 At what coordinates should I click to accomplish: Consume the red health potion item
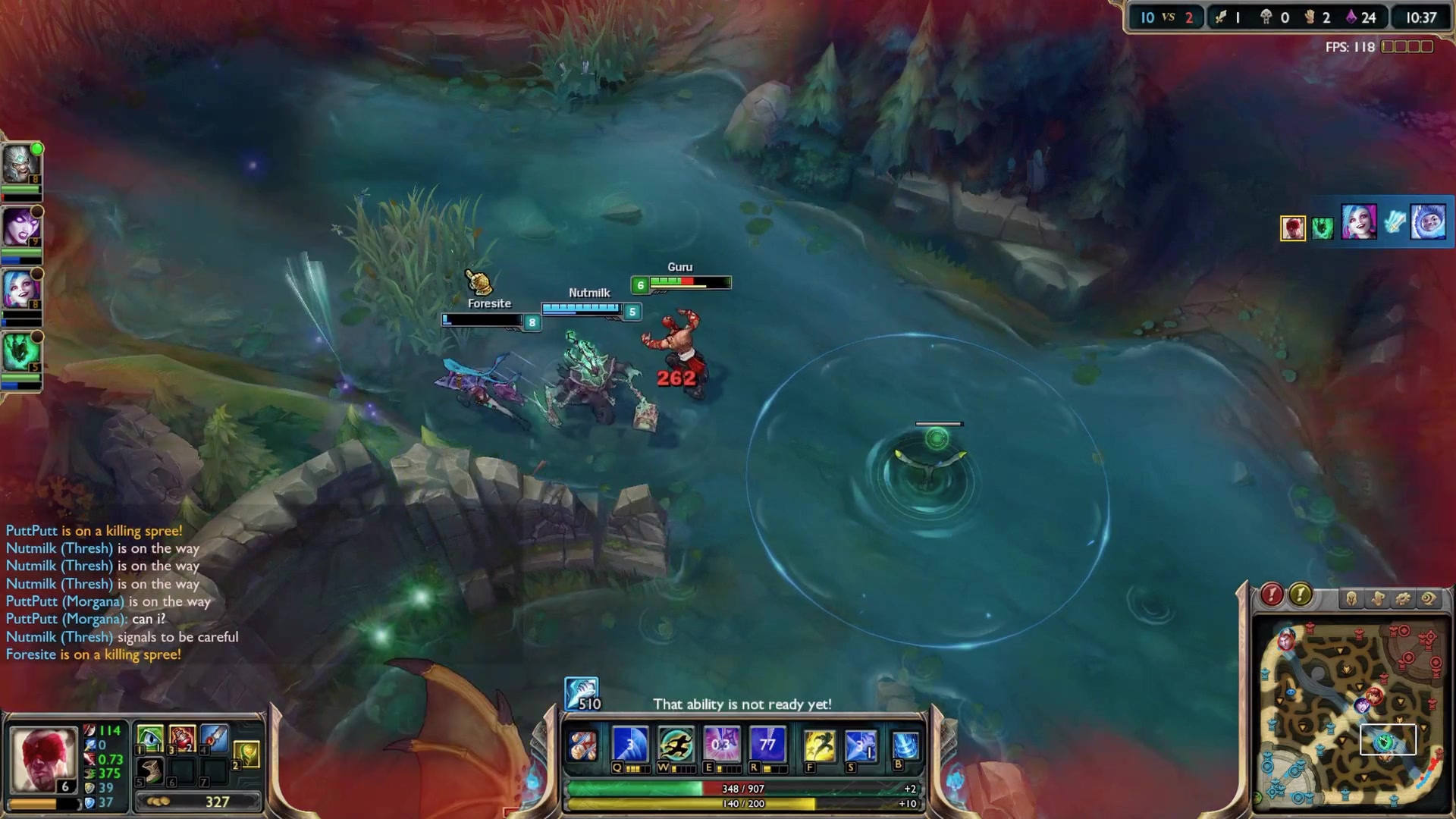tap(182, 738)
